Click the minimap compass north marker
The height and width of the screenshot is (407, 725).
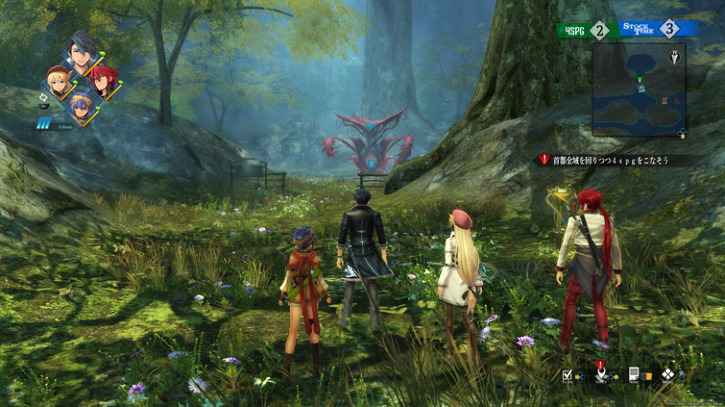pyautogui.click(x=677, y=56)
